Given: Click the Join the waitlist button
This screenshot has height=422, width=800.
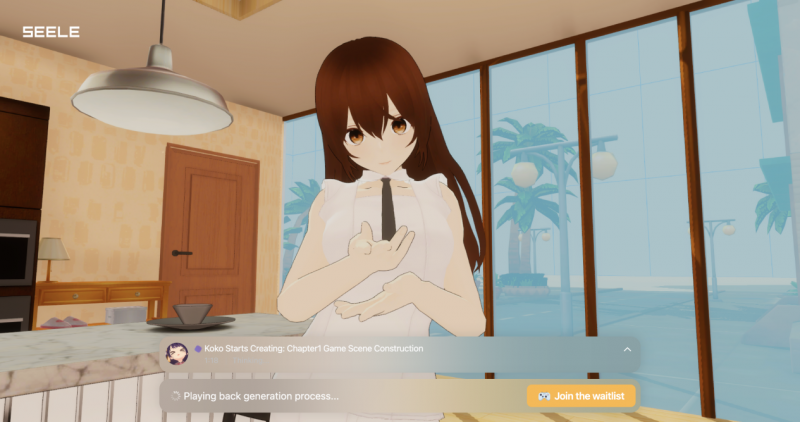Looking at the screenshot, I should coord(581,396).
